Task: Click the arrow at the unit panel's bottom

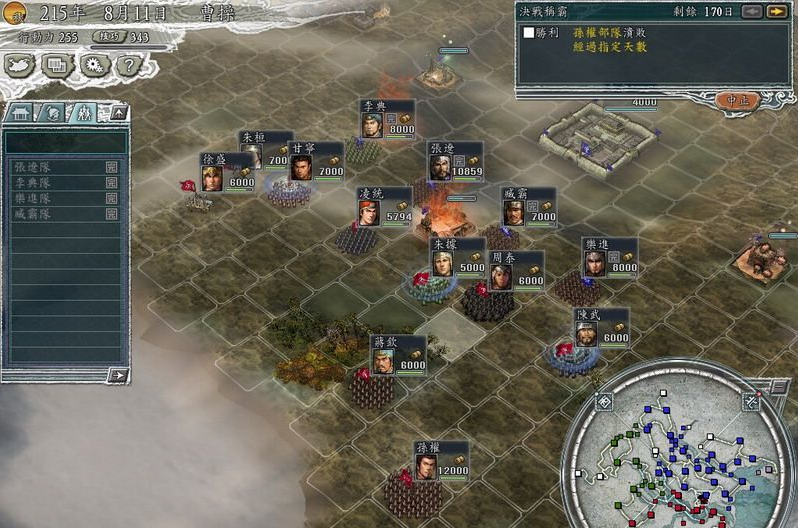Action: (117, 375)
